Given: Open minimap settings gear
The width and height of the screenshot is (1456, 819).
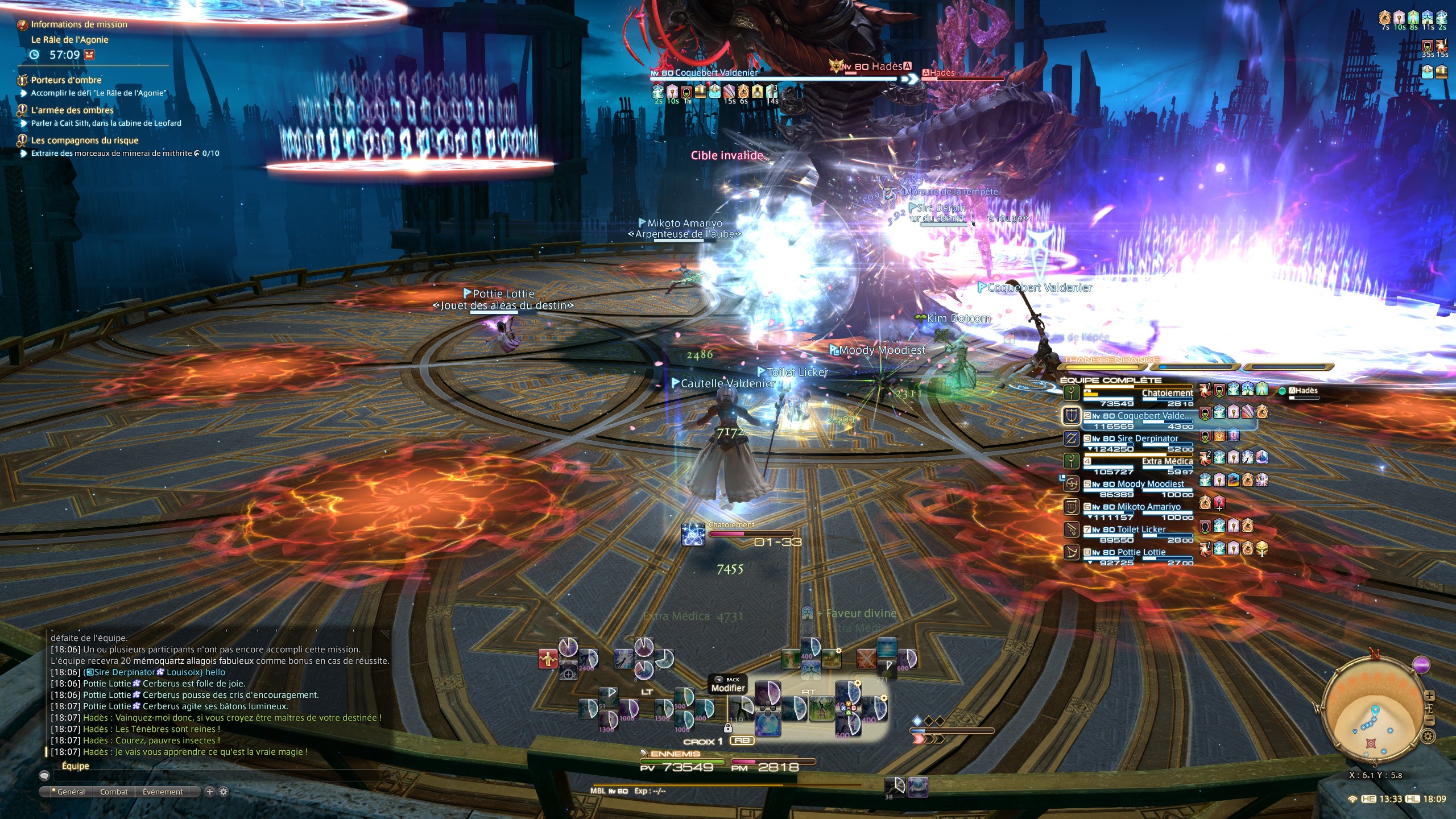Looking at the screenshot, I should pyautogui.click(x=1428, y=737).
